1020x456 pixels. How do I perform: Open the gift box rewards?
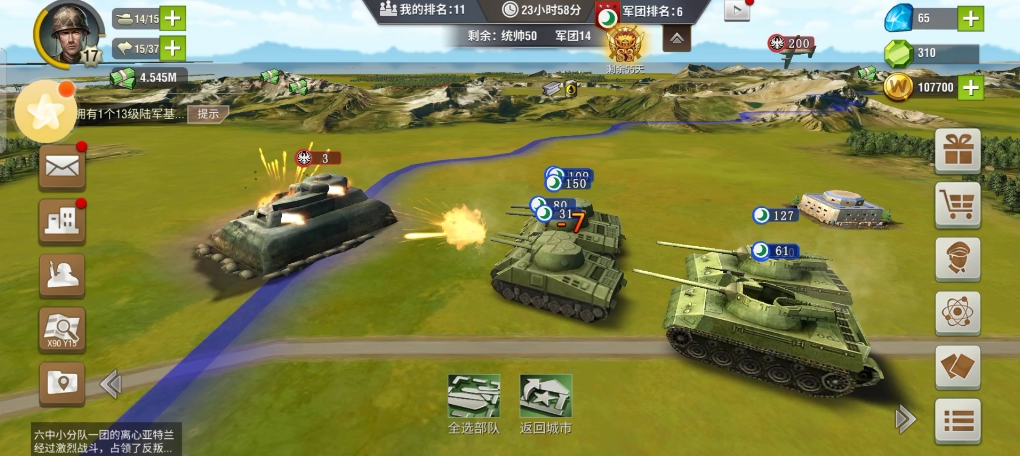(x=957, y=151)
